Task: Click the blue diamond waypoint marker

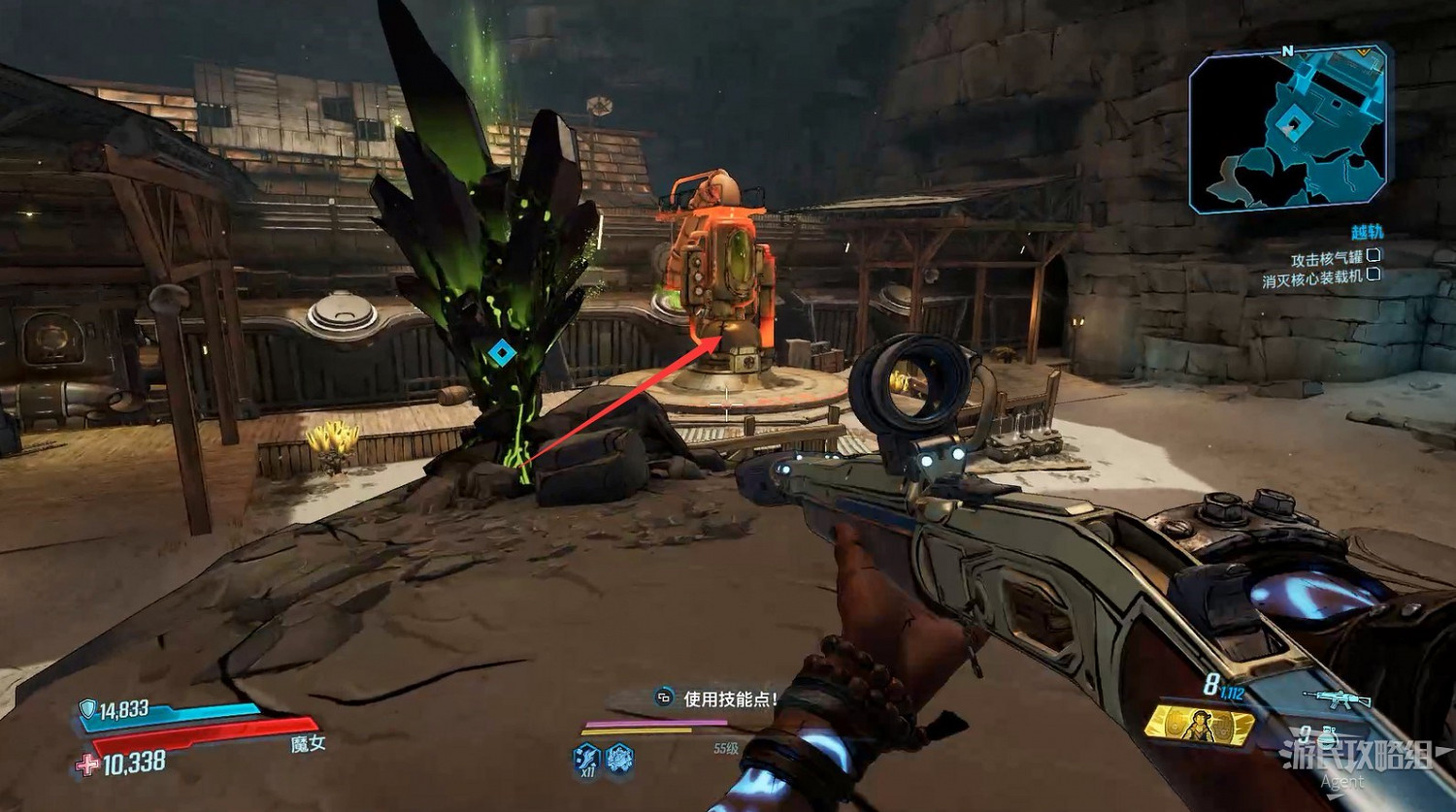Action: tap(501, 352)
